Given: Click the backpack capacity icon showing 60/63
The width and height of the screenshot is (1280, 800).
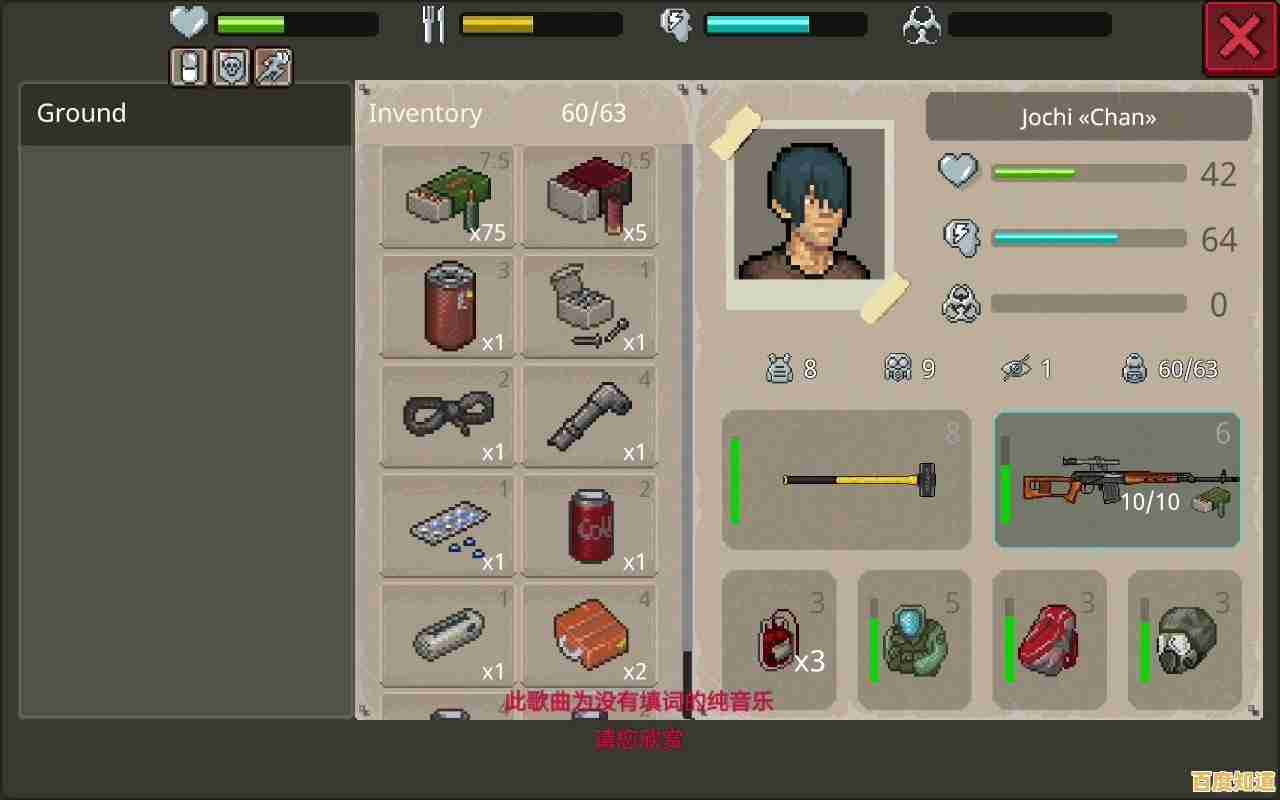Looking at the screenshot, I should click(1135, 368).
